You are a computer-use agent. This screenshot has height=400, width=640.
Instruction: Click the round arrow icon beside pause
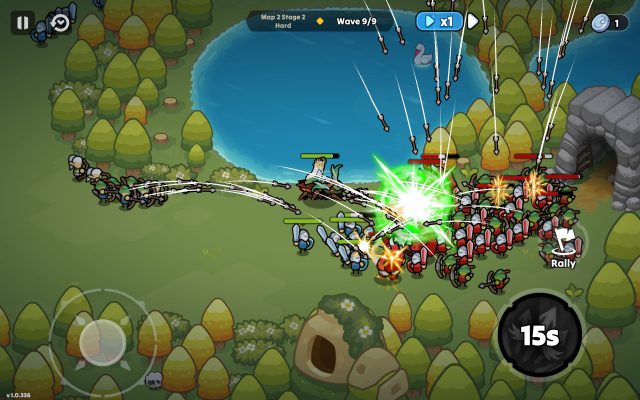59,22
